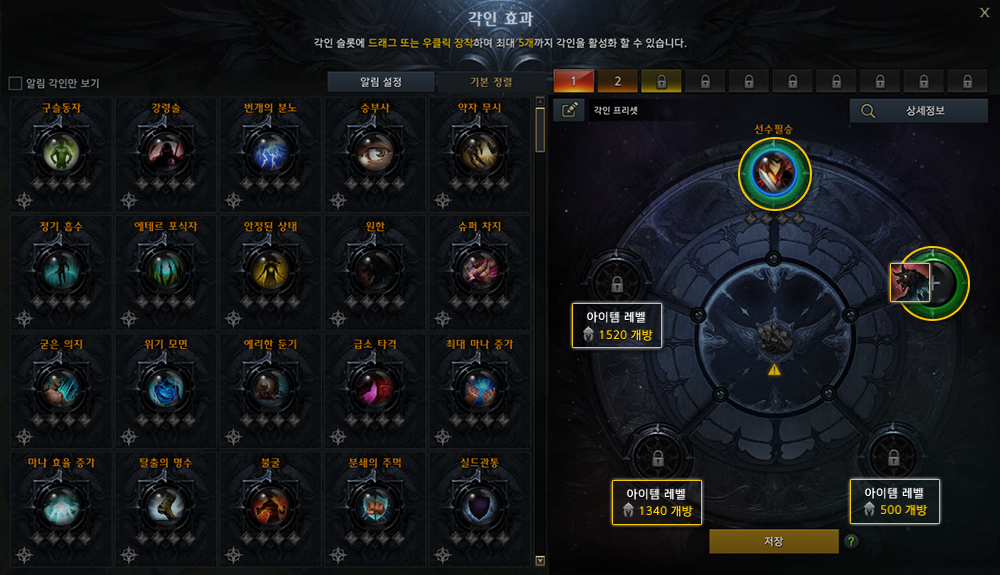This screenshot has width=1000, height=575.
Task: Select the 승부사 eye engraving
Action: click(376, 152)
